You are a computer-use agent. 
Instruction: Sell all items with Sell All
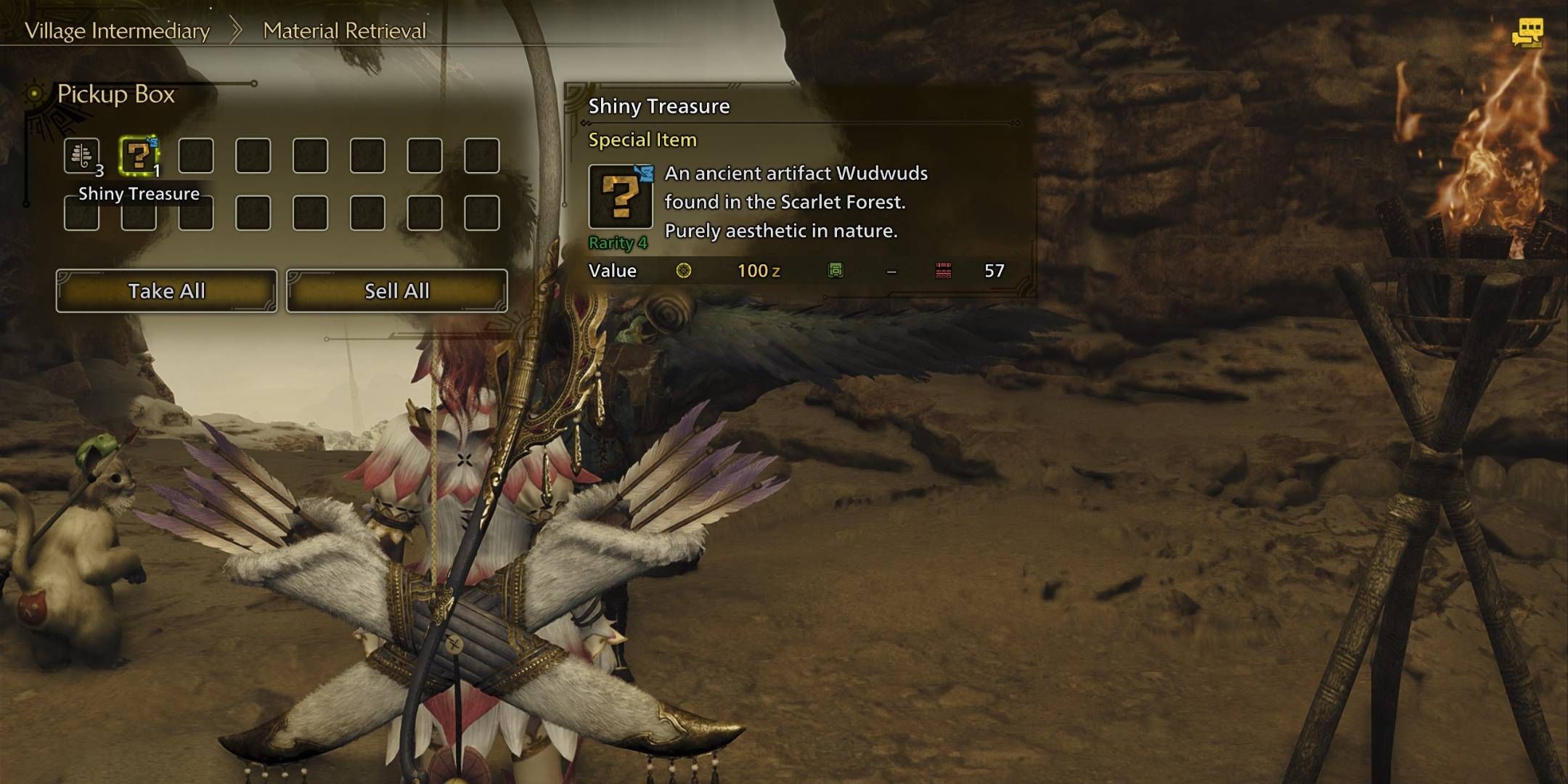pyautogui.click(x=396, y=291)
